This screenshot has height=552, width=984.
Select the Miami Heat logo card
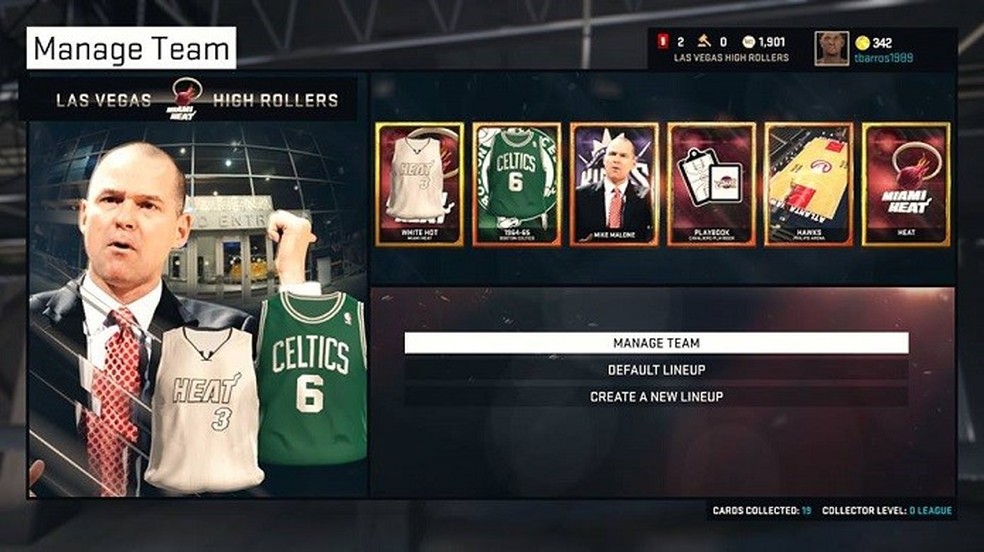pos(906,184)
